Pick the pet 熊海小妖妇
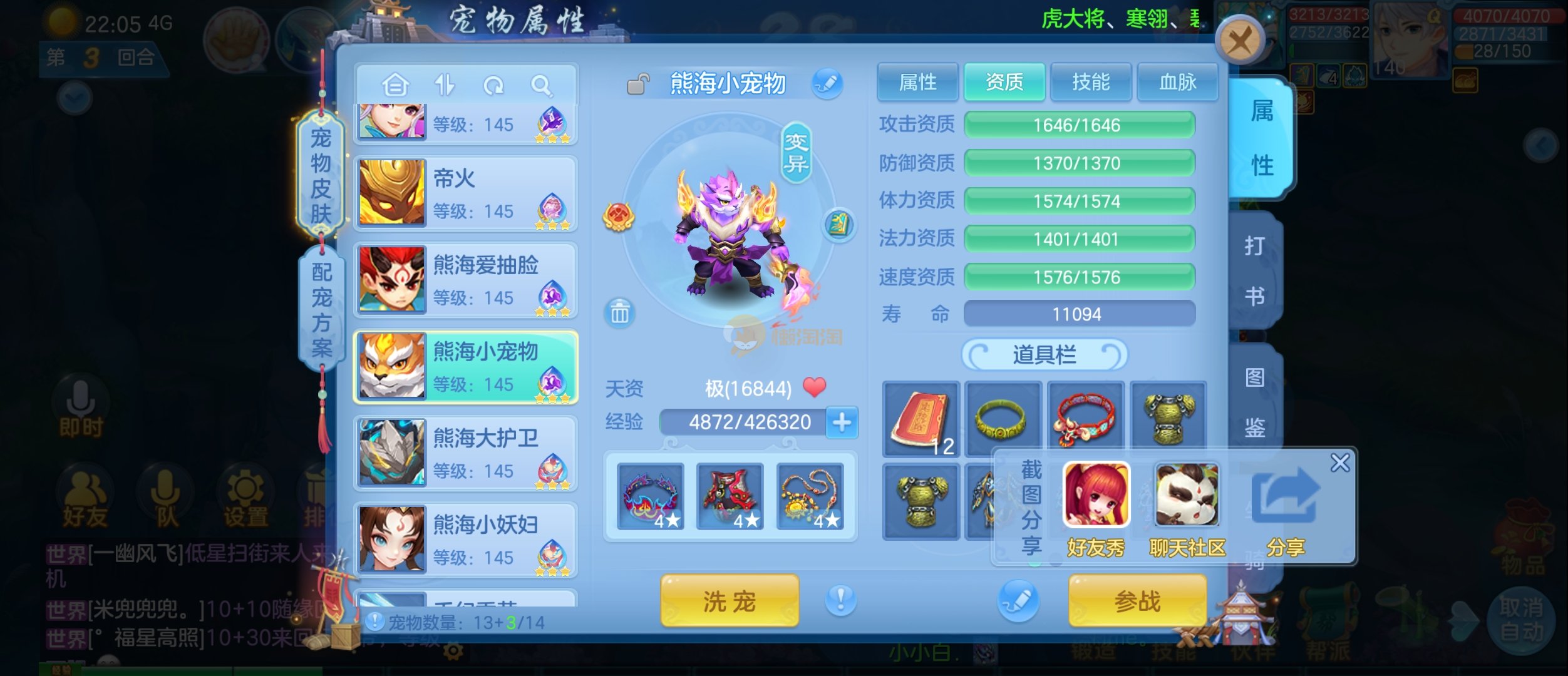Screen dimensions: 1568x676 pos(466,540)
